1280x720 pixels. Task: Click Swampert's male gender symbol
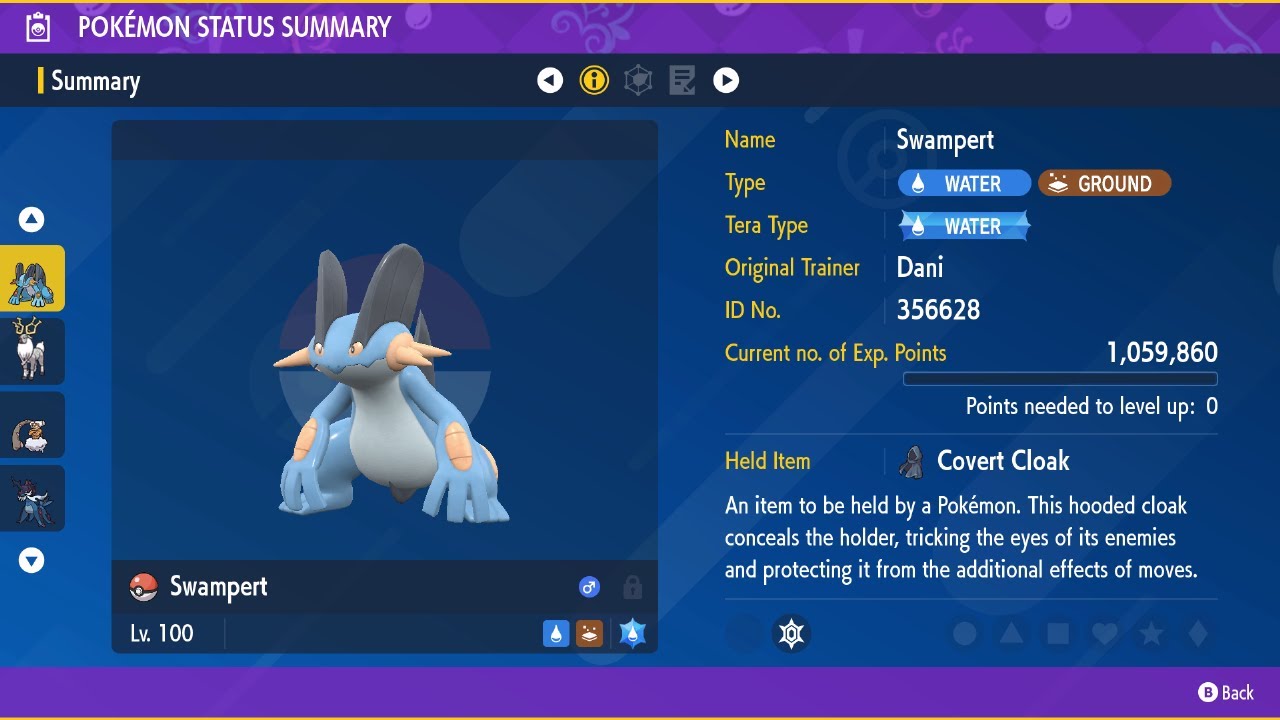coord(589,587)
